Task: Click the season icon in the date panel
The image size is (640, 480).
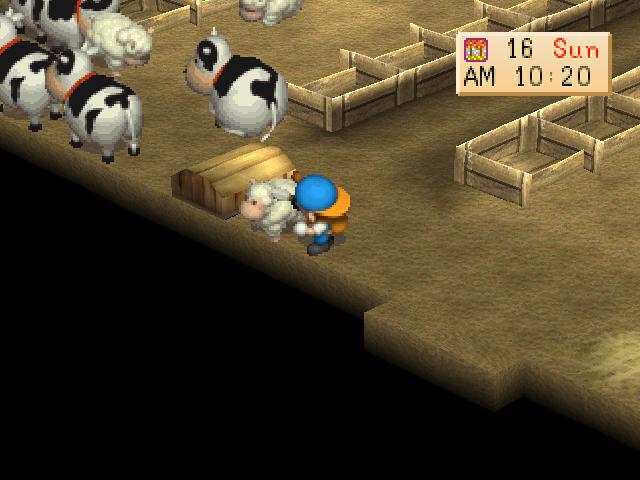Action: coord(478,50)
